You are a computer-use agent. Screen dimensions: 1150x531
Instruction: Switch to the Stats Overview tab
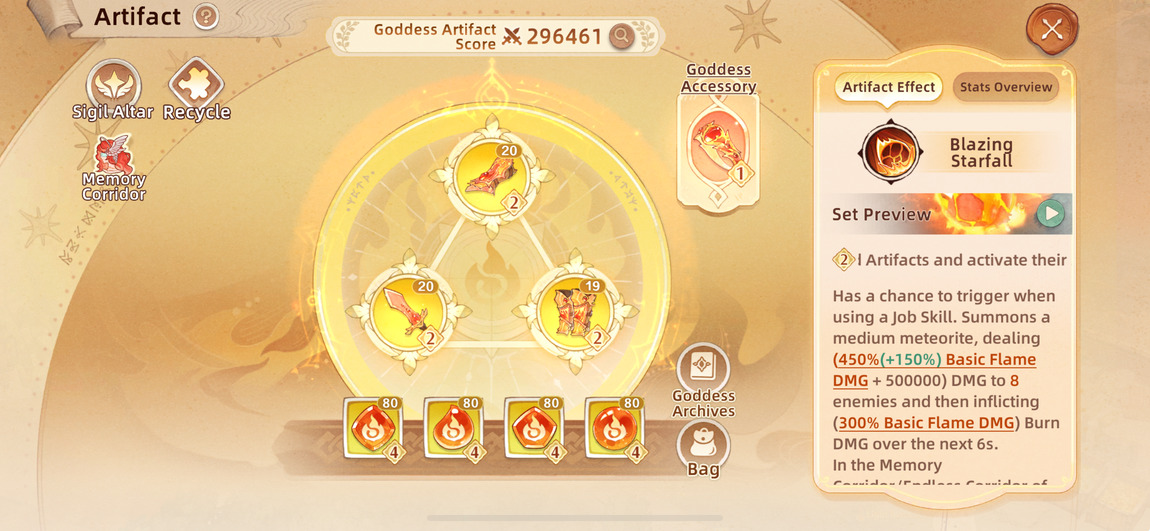point(1006,87)
